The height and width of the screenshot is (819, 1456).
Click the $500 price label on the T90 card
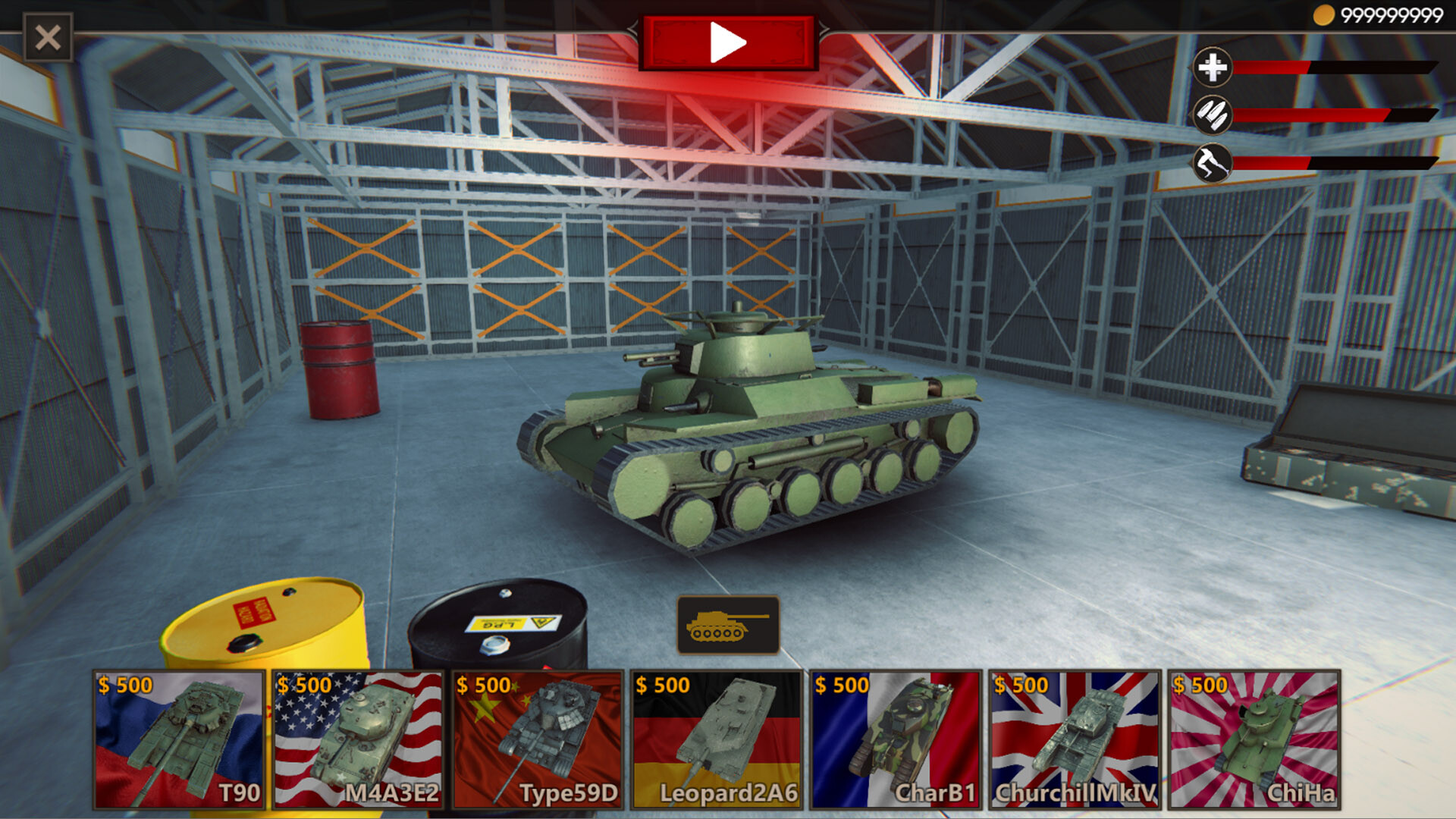pyautogui.click(x=125, y=684)
